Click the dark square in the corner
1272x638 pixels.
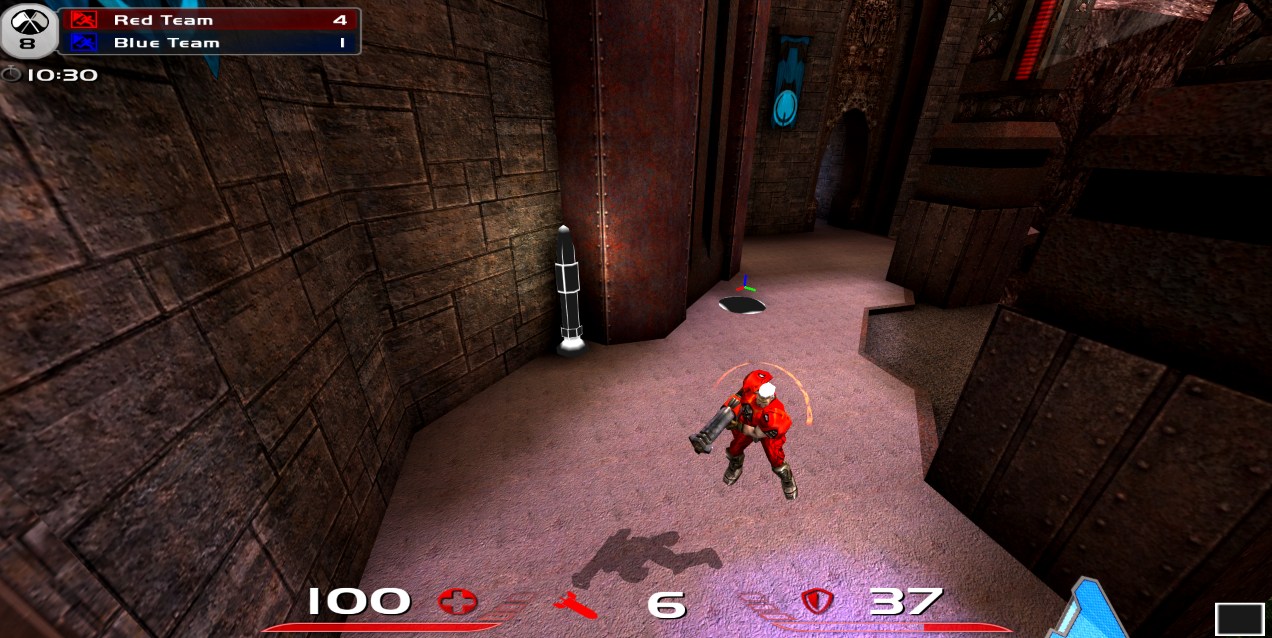click(x=1240, y=619)
